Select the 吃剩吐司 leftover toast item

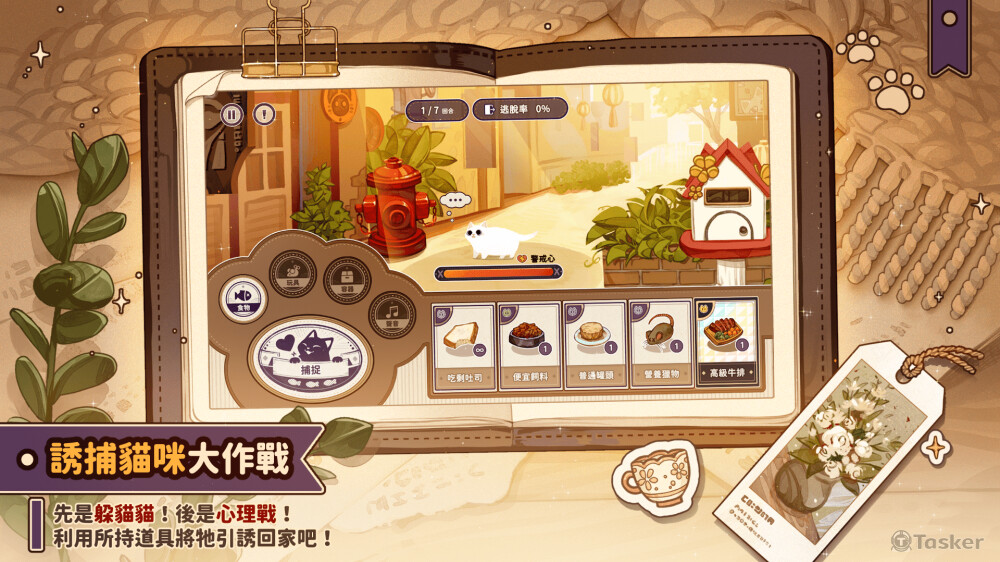[463, 345]
